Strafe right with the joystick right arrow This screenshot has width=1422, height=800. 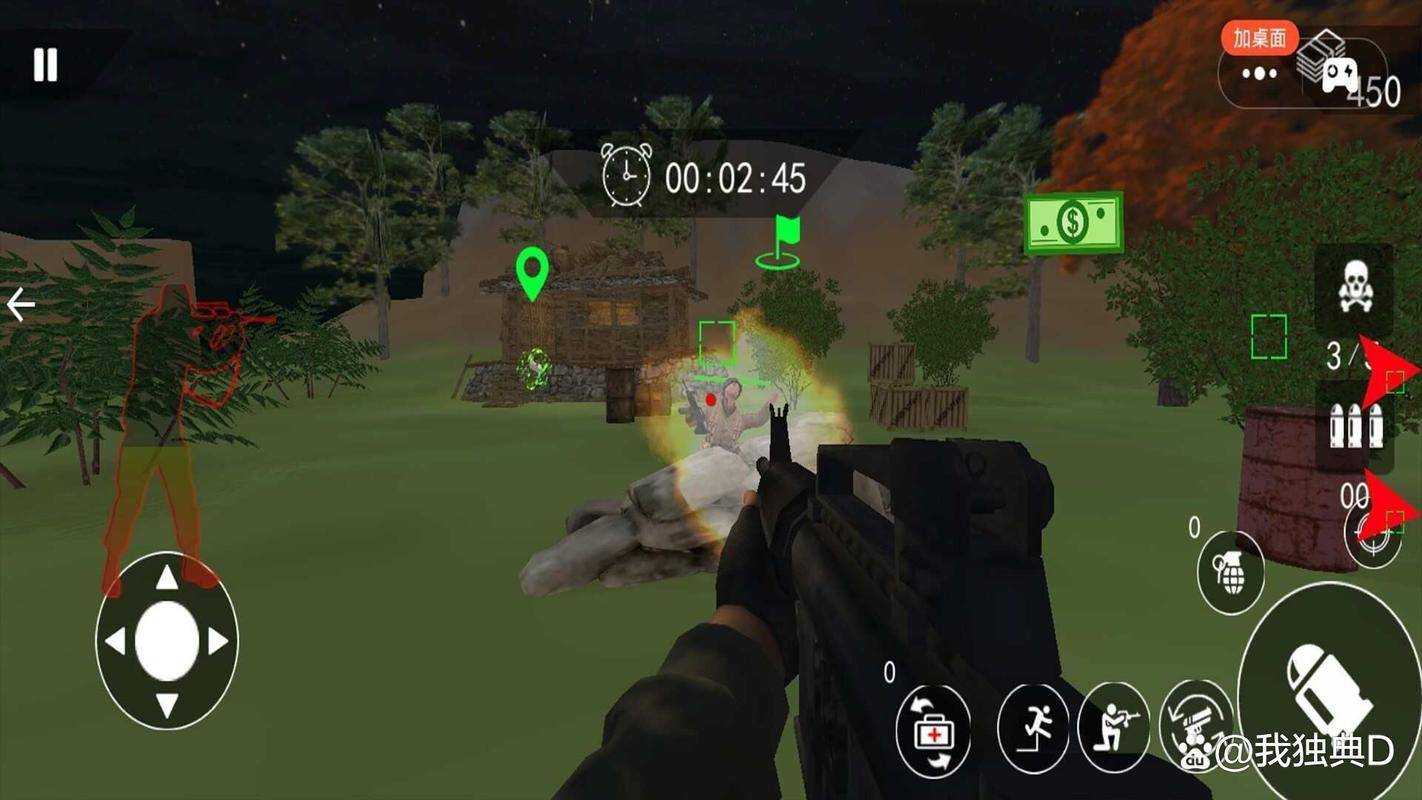(219, 641)
